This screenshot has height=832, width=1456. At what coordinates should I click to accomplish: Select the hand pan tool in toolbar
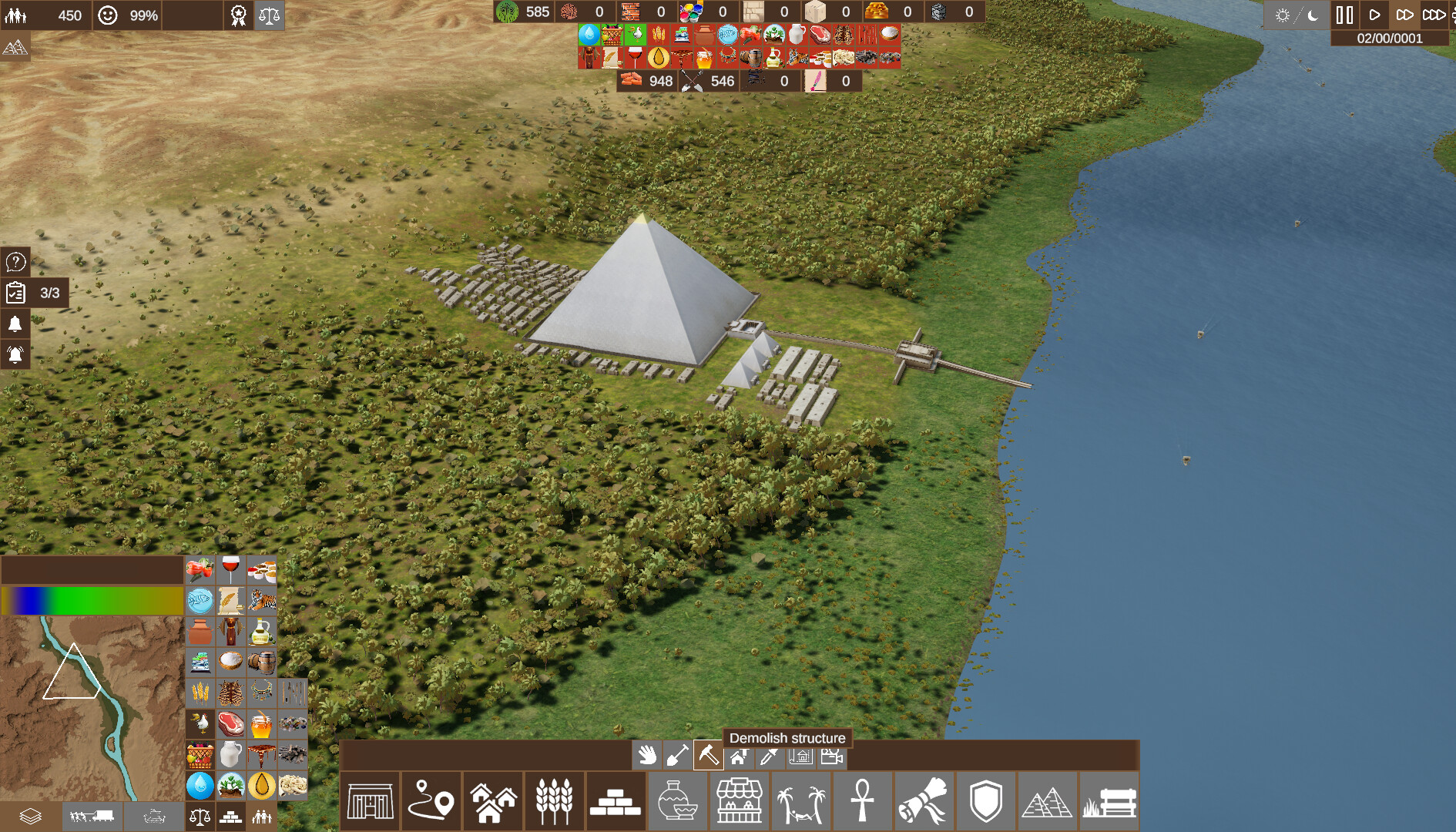647,757
